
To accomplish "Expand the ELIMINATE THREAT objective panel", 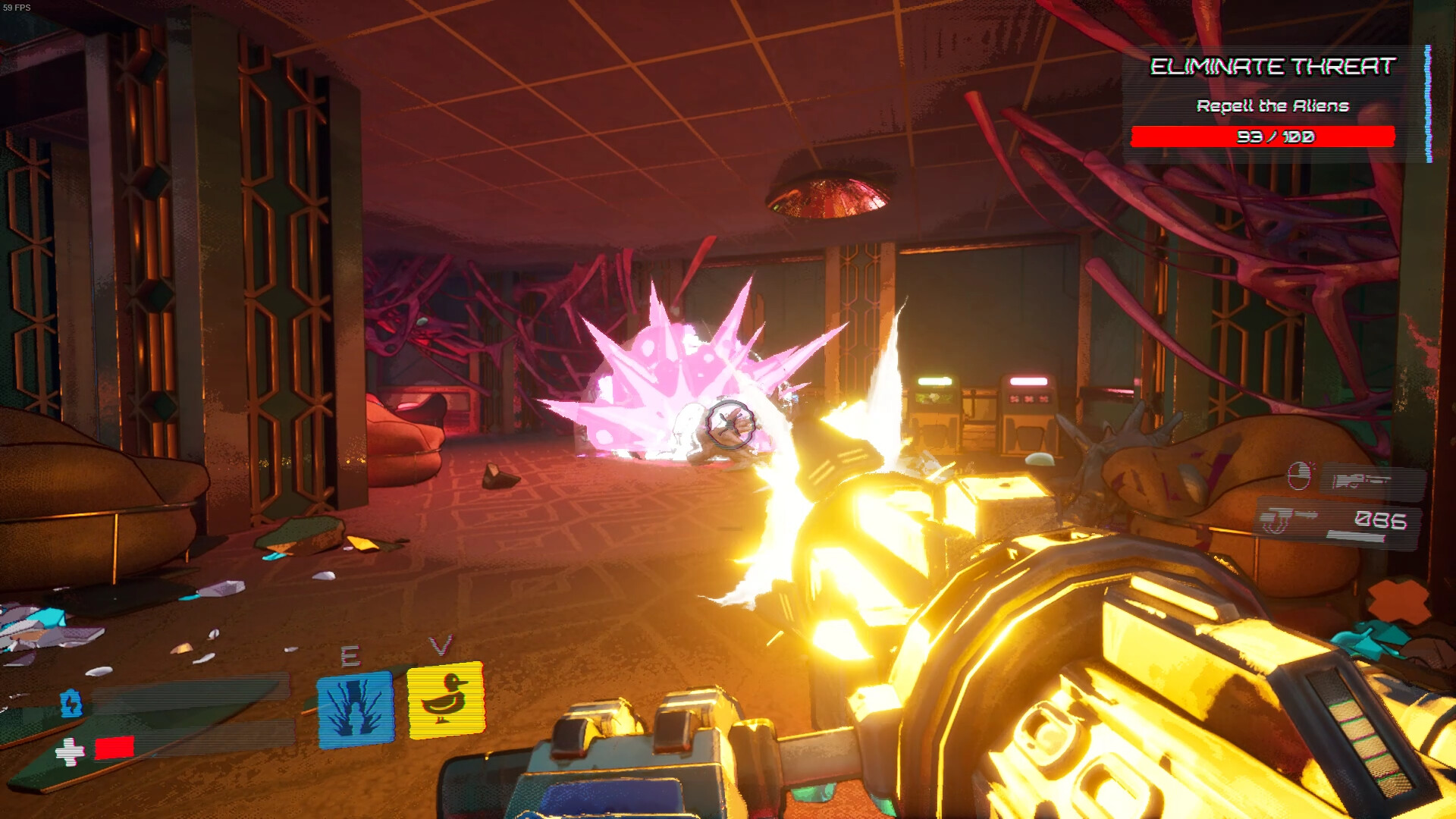I will tap(1271, 67).
